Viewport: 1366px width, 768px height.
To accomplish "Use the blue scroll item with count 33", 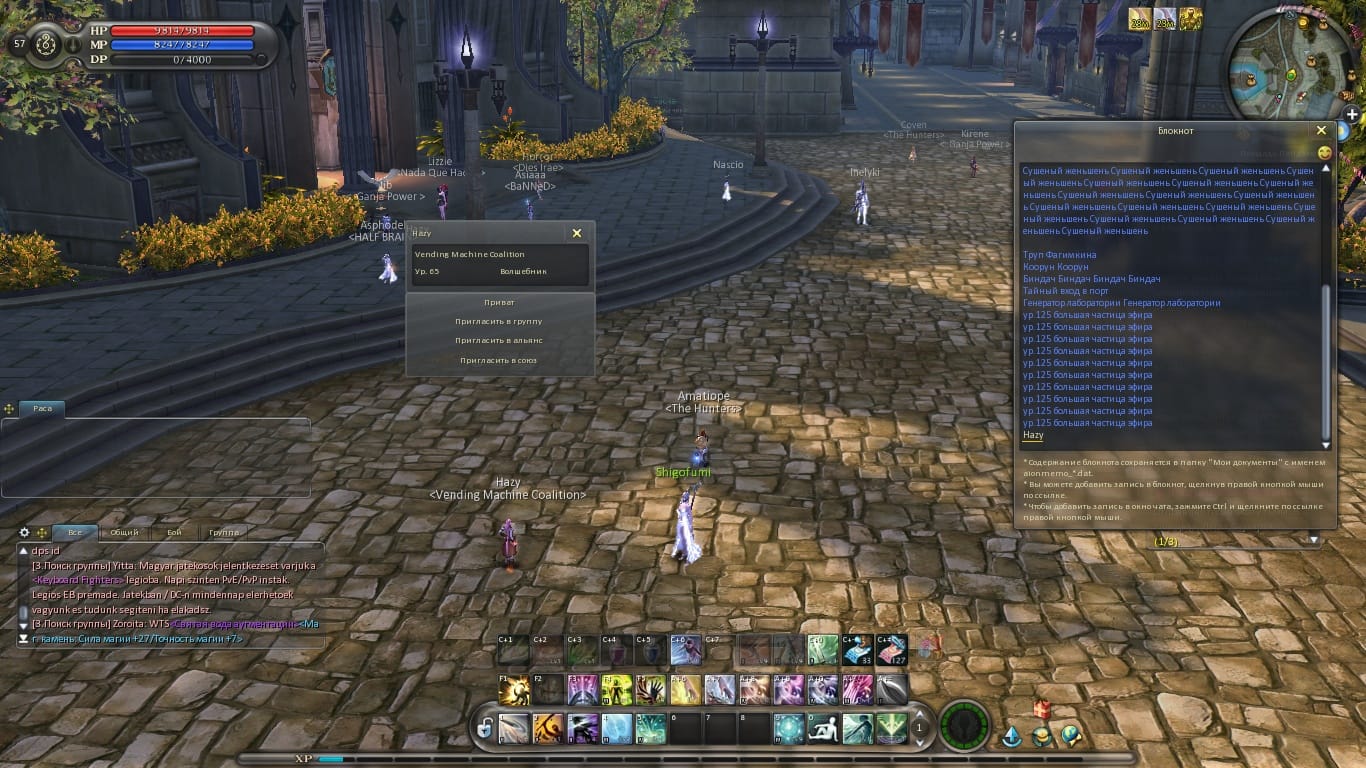I will pyautogui.click(x=859, y=650).
